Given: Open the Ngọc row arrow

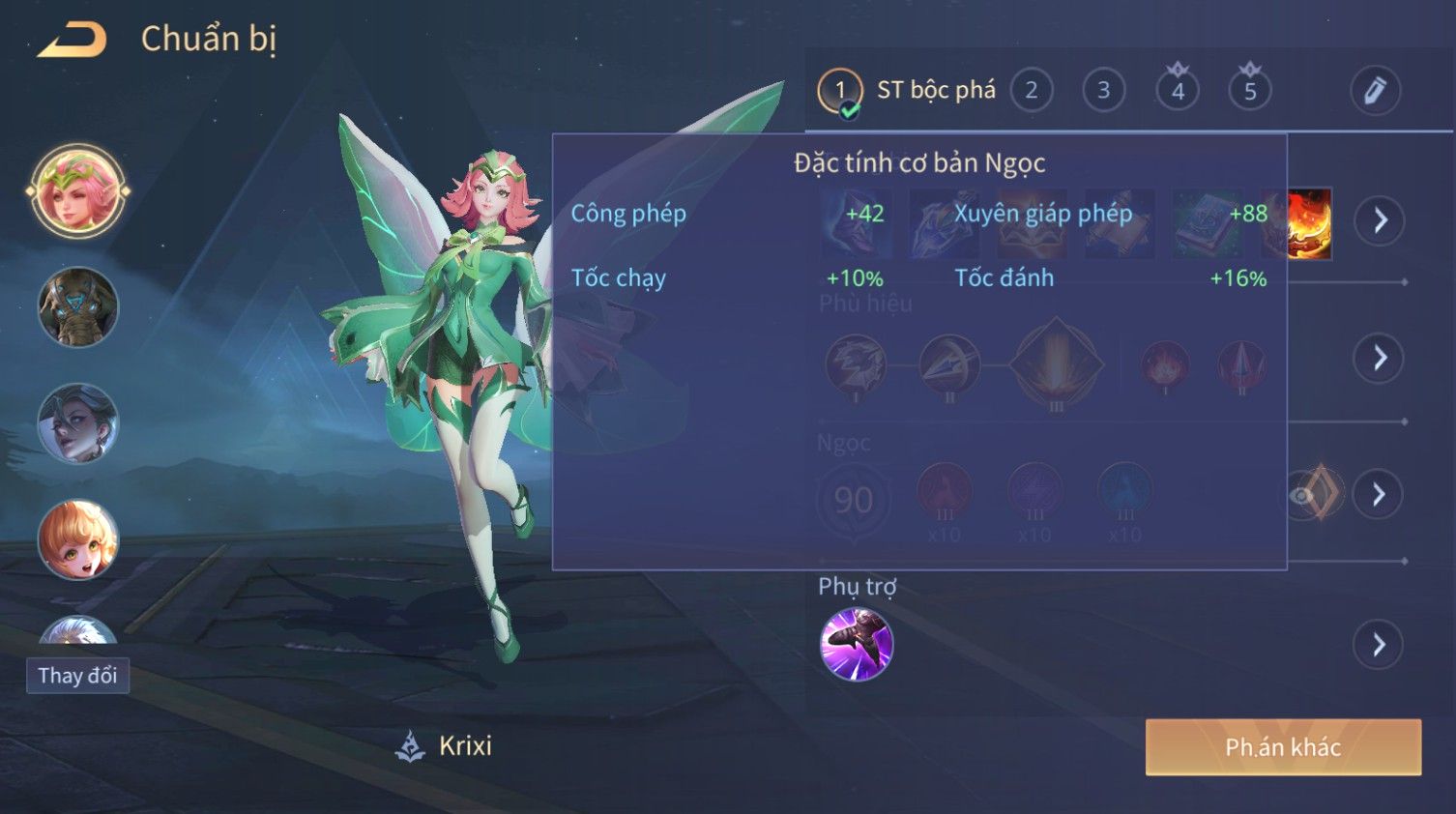Looking at the screenshot, I should pyautogui.click(x=1378, y=495).
